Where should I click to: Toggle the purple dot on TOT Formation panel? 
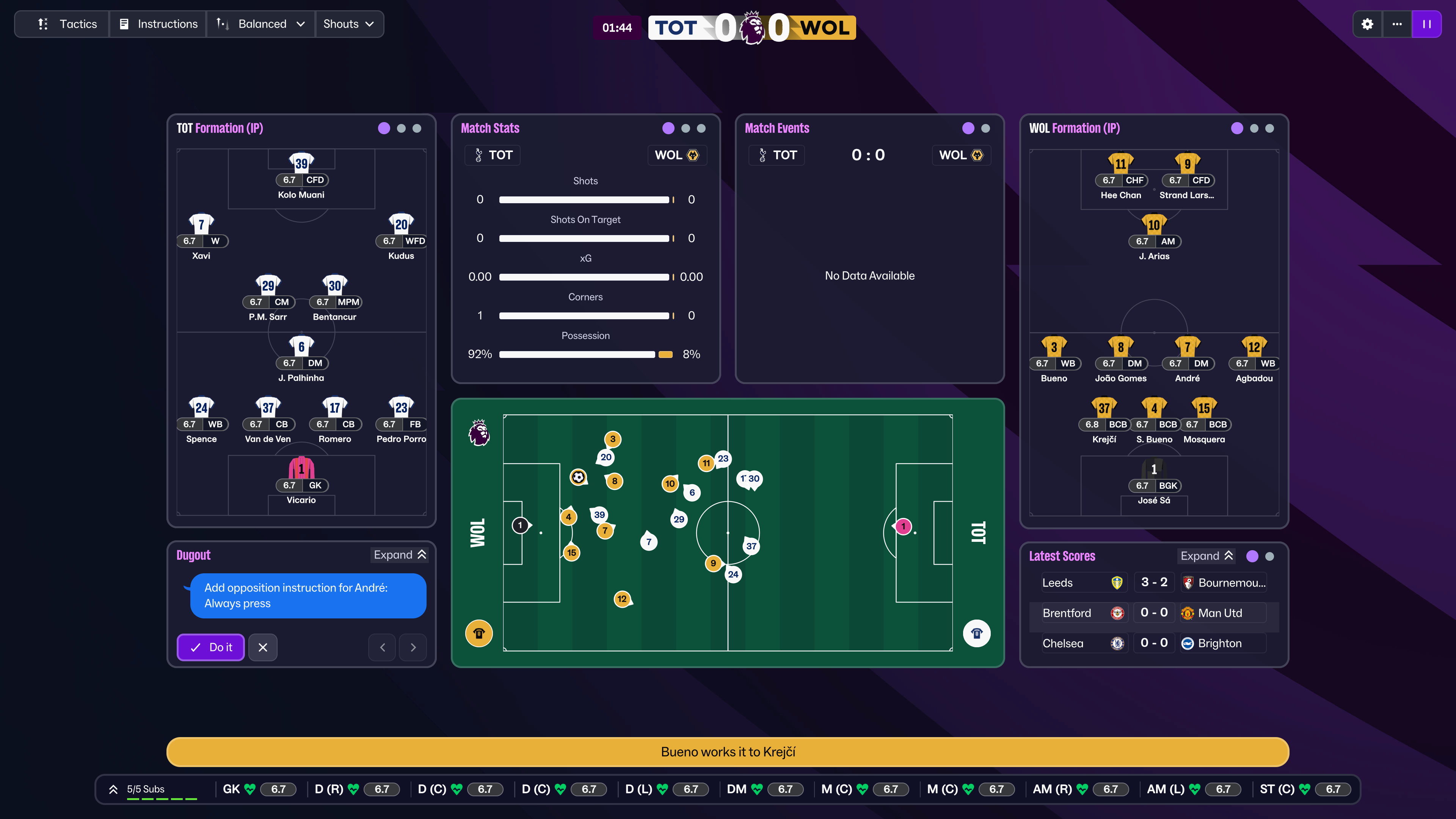point(384,128)
